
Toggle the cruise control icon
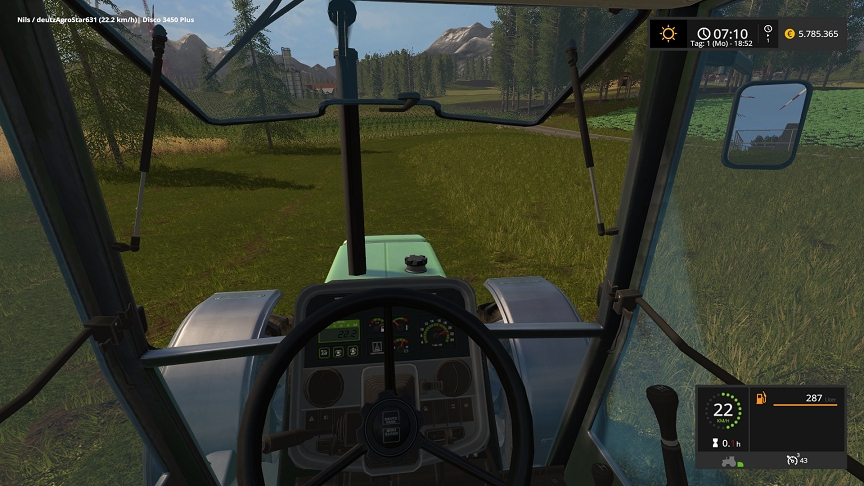click(793, 460)
